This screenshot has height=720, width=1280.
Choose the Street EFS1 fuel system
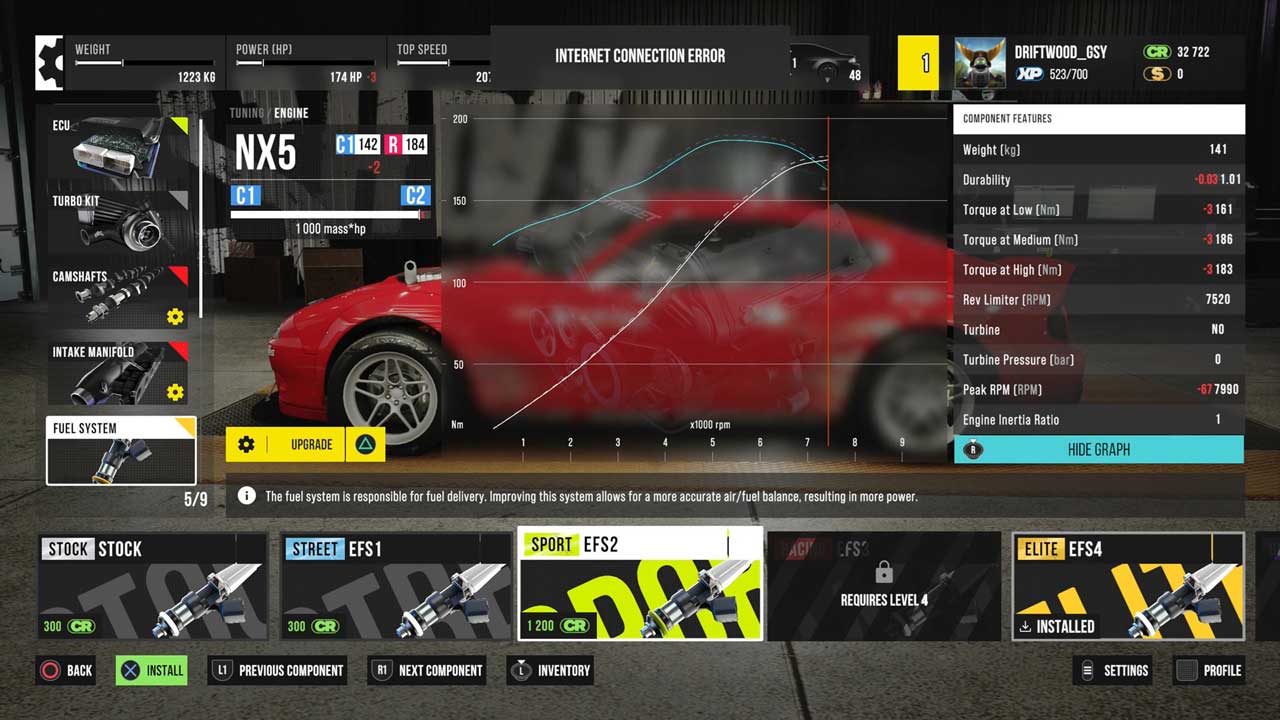coord(396,586)
